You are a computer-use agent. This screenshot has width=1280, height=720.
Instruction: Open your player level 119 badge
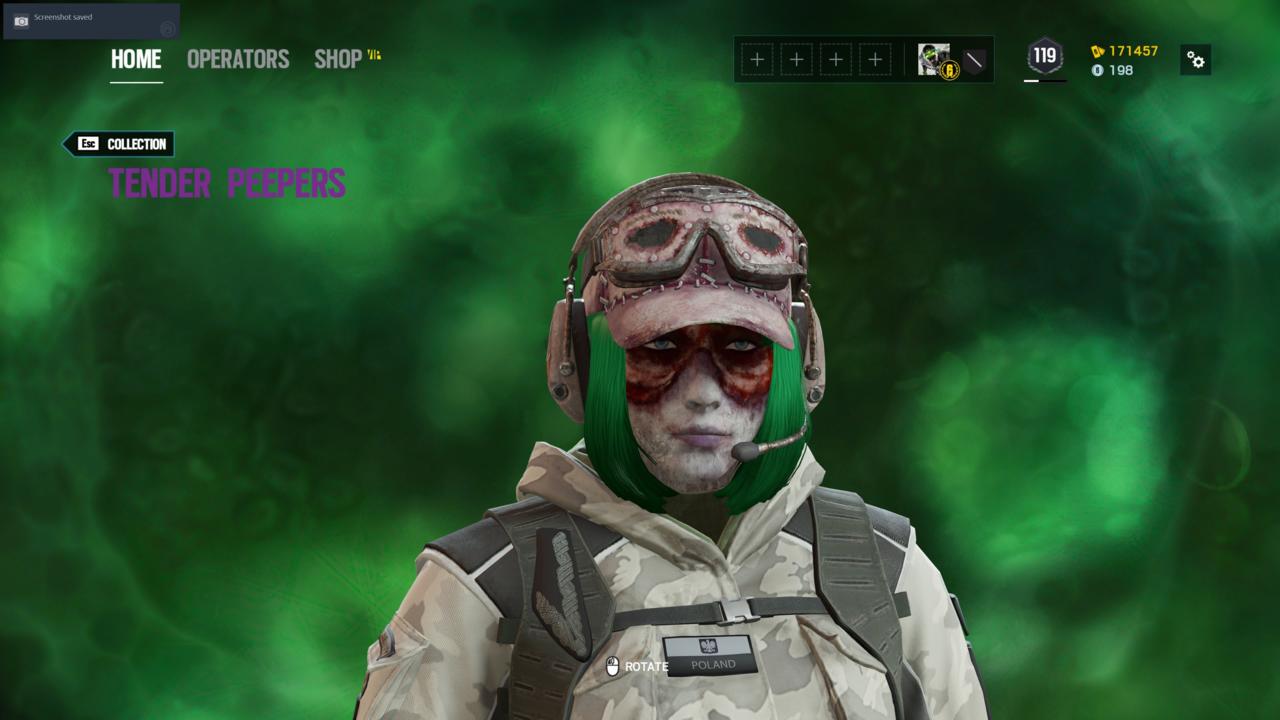click(x=1043, y=57)
